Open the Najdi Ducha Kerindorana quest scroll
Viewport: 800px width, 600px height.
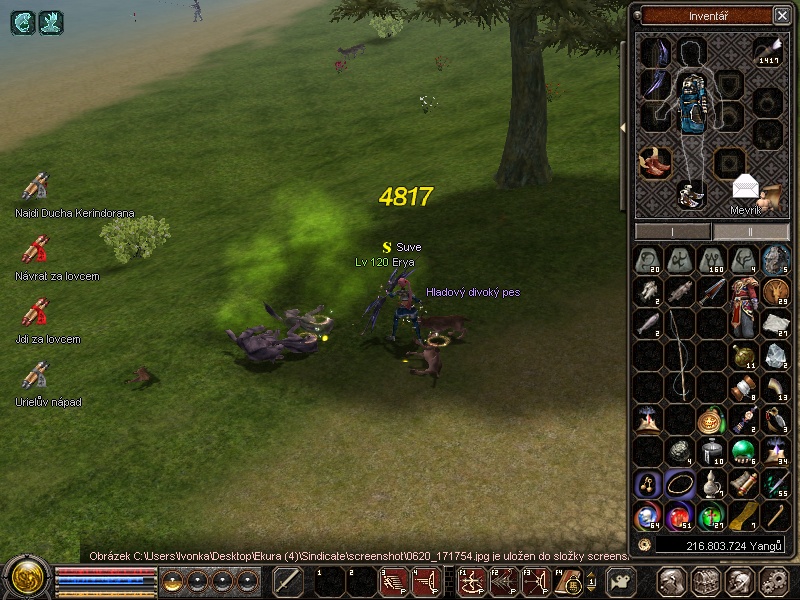coord(36,187)
